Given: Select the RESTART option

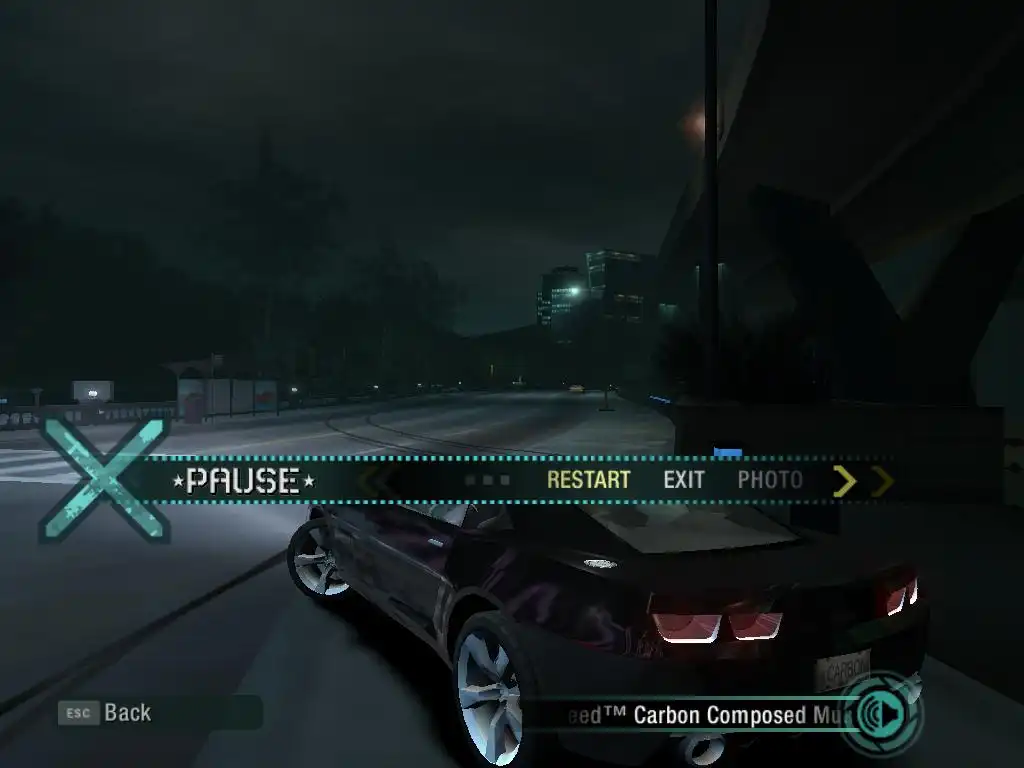Looking at the screenshot, I should (588, 480).
